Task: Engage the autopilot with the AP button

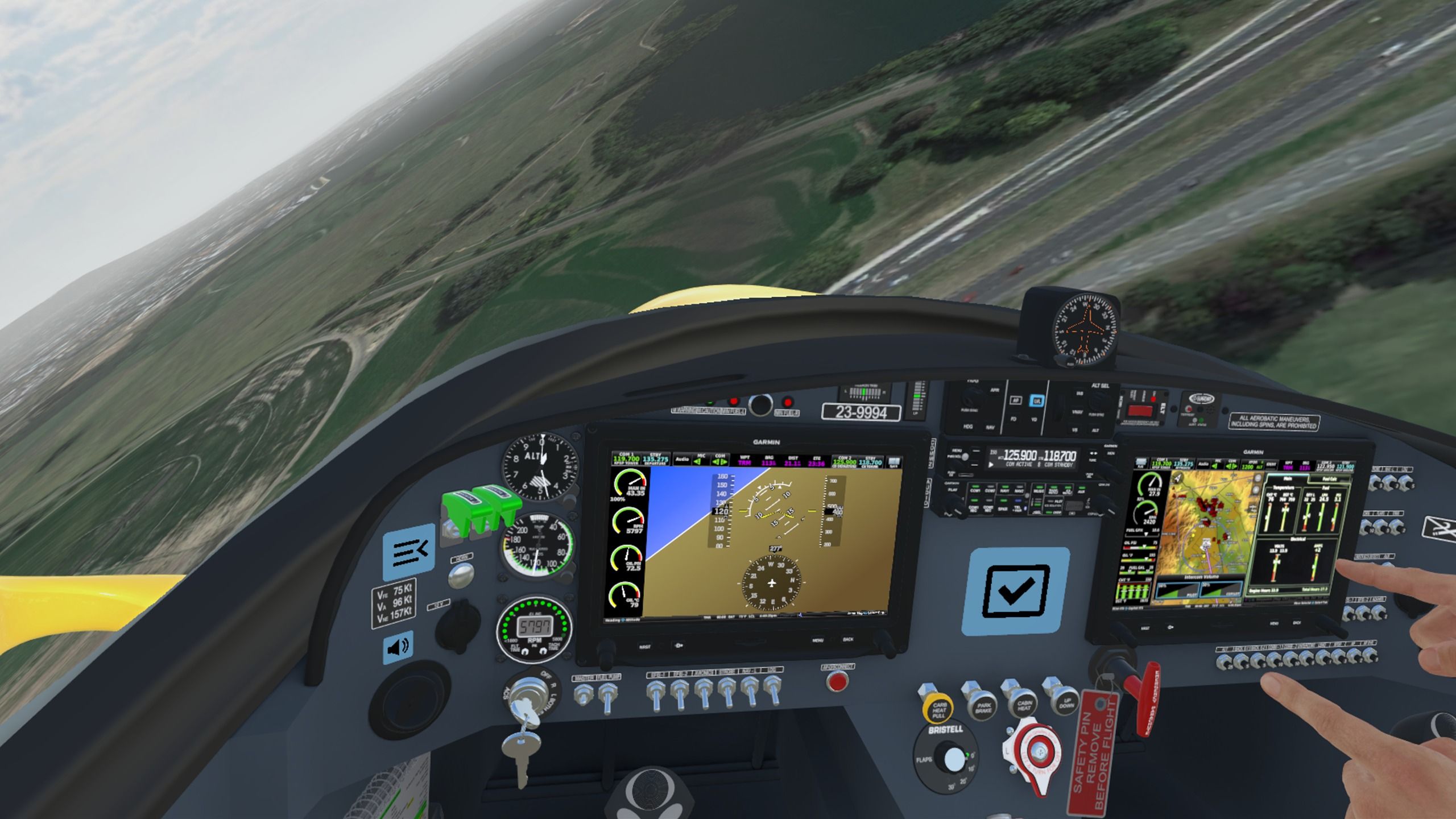Action: pos(1016,401)
